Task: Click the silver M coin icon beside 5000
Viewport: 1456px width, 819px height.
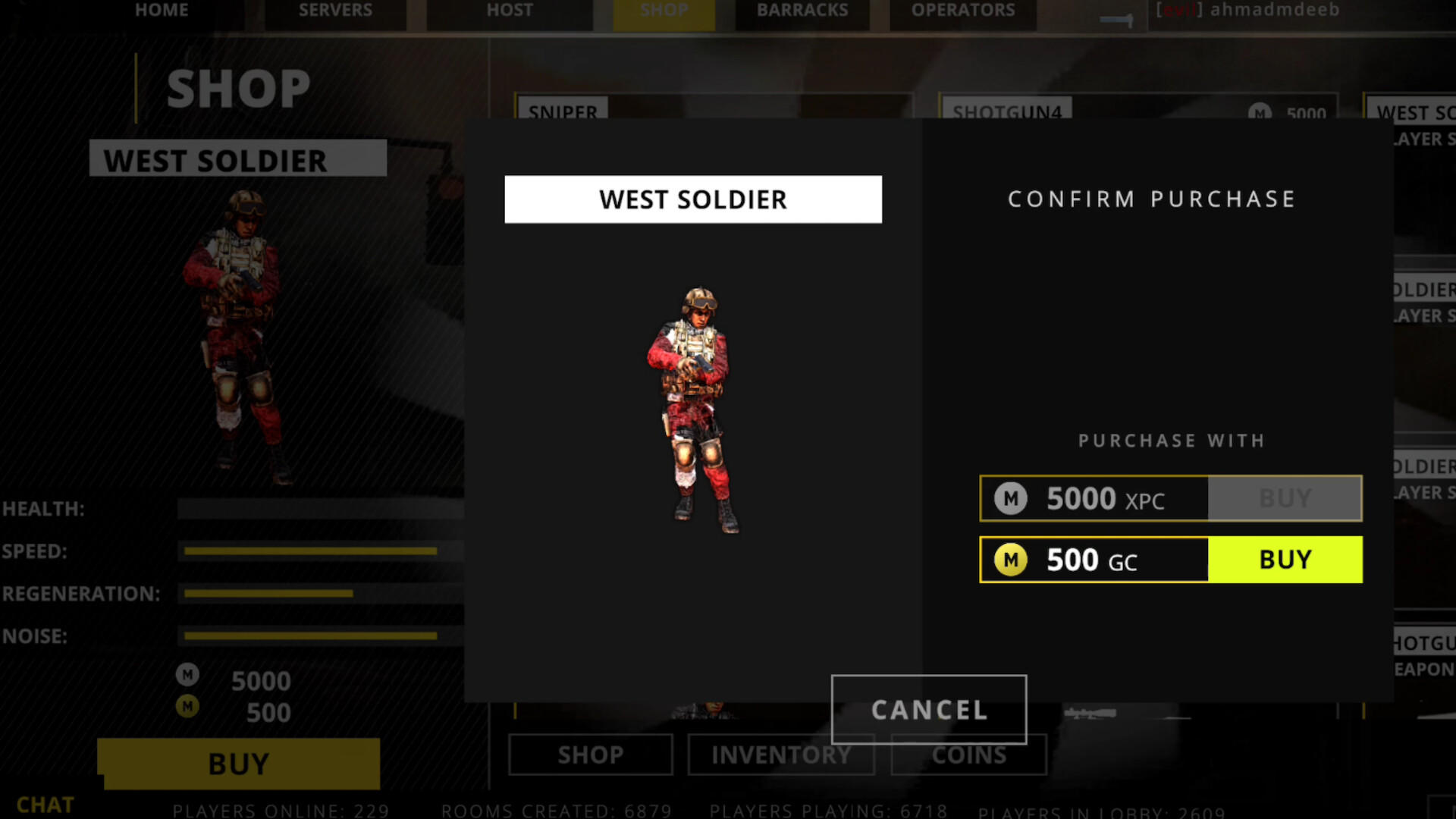Action: tap(187, 675)
